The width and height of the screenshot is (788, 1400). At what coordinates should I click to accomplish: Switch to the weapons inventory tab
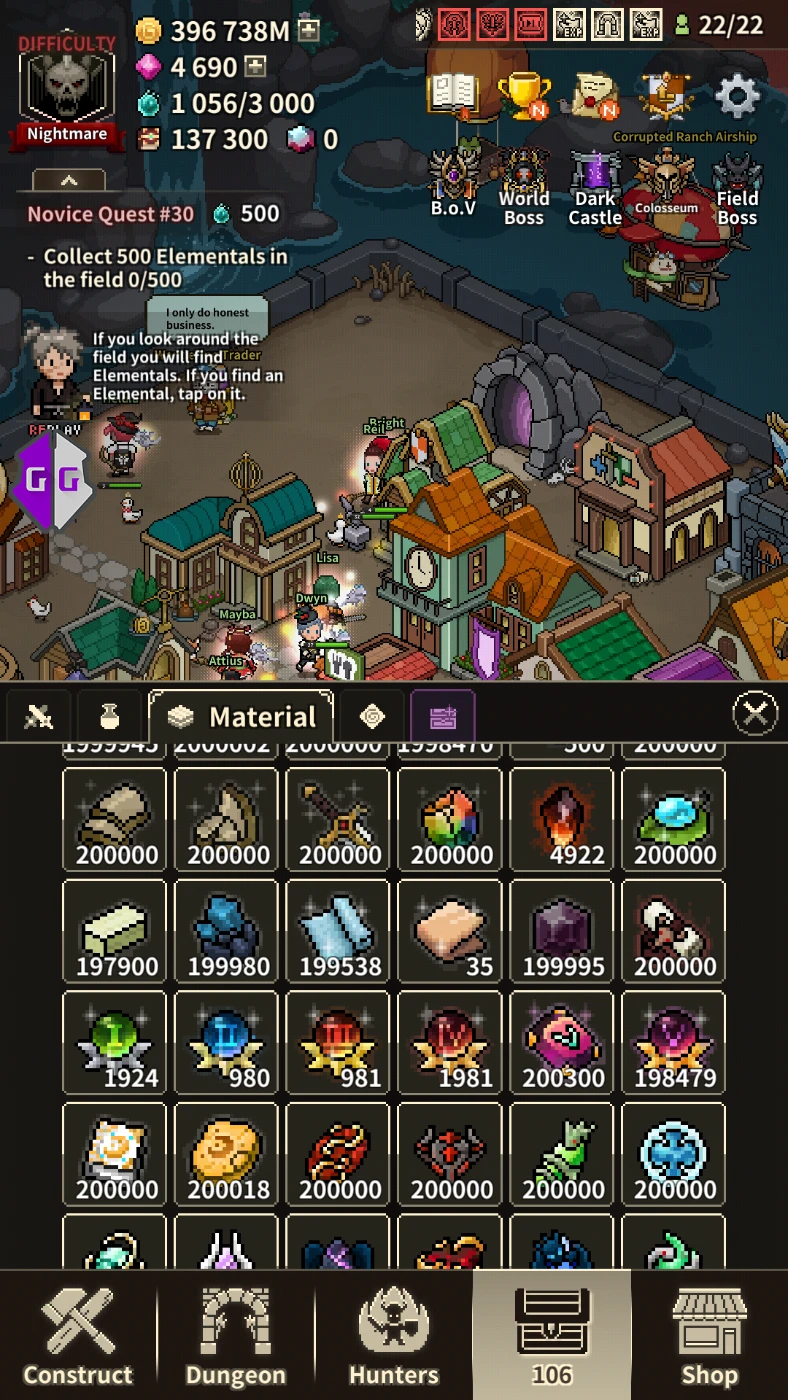[38, 716]
